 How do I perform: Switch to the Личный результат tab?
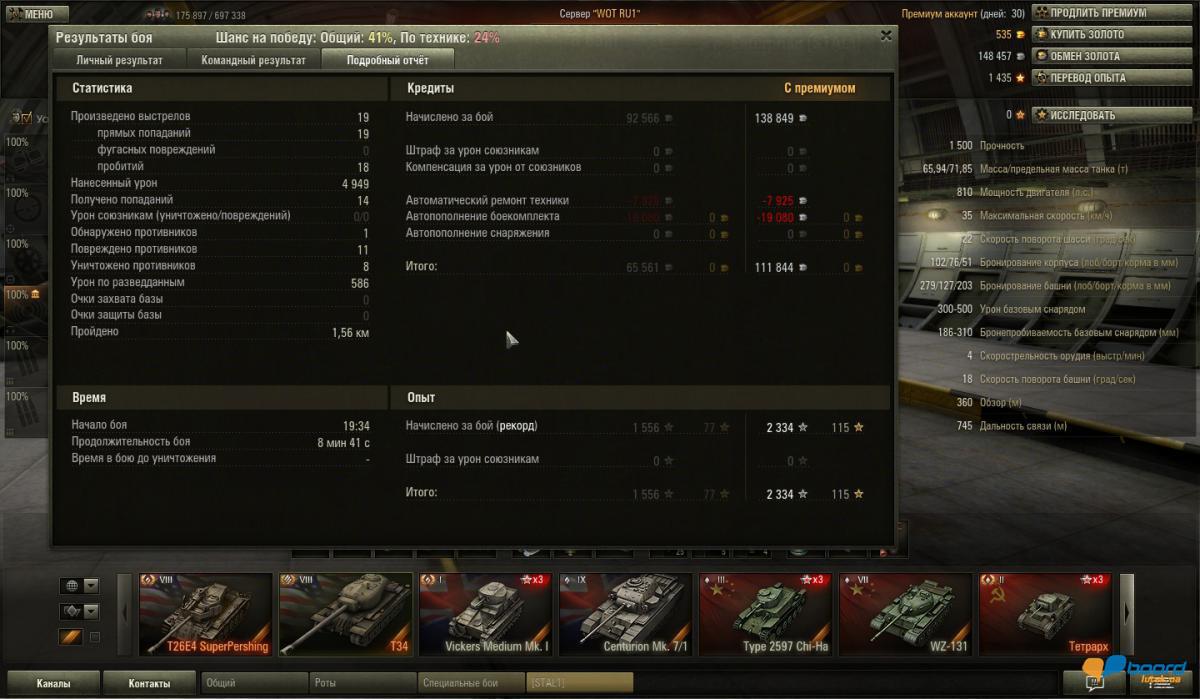119,60
